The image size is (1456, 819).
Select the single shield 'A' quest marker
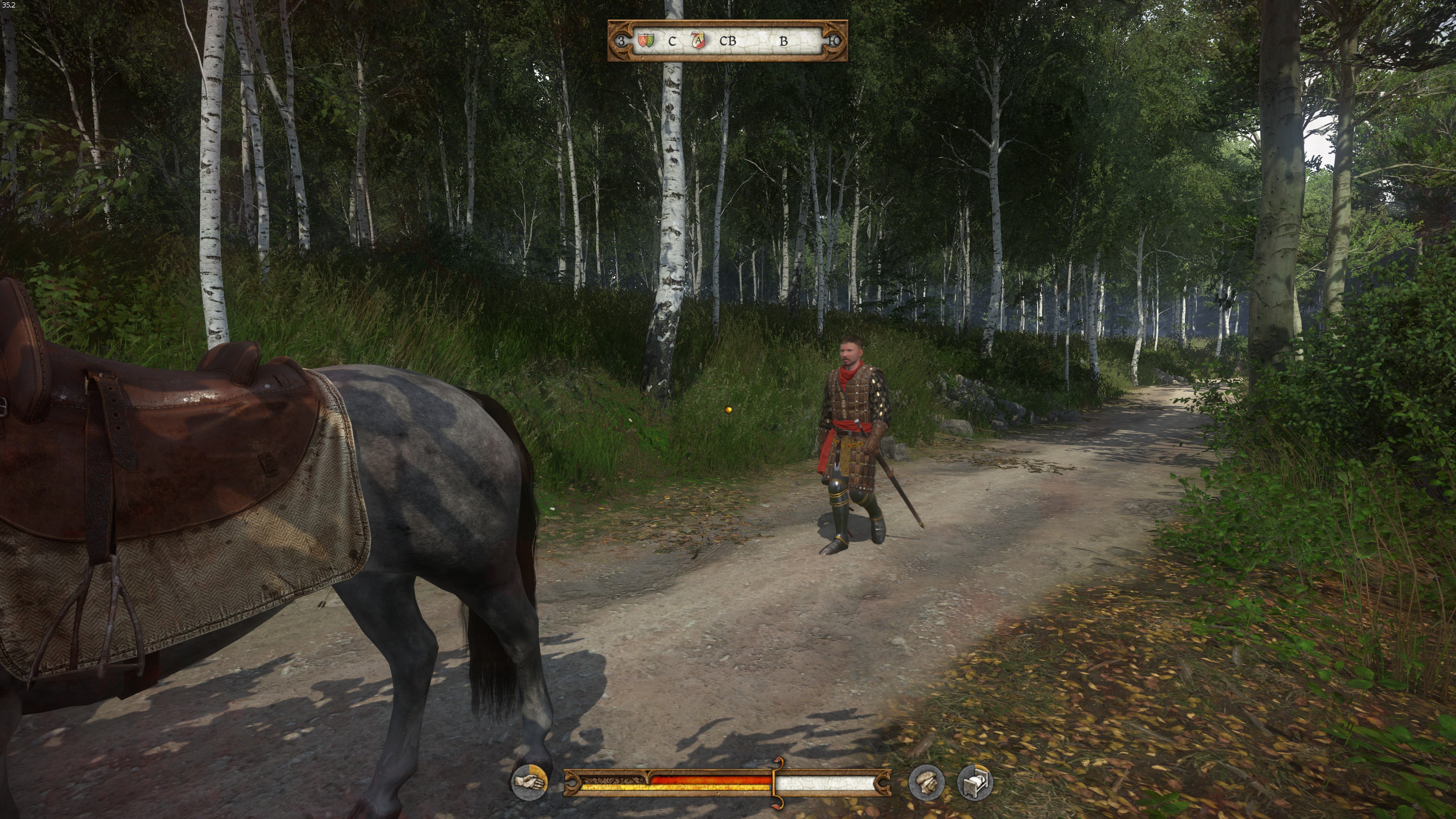(698, 40)
